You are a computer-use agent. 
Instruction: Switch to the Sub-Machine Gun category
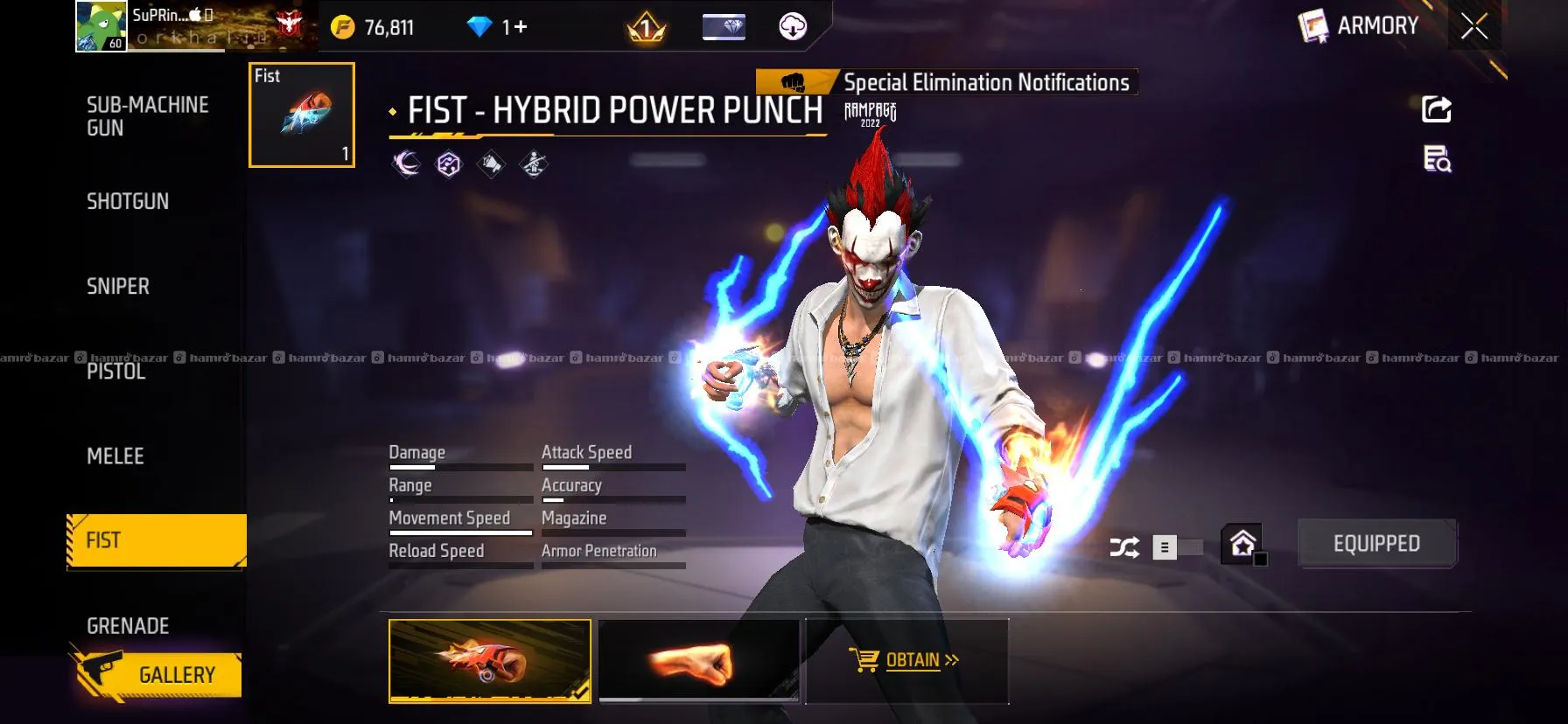pyautogui.click(x=147, y=116)
